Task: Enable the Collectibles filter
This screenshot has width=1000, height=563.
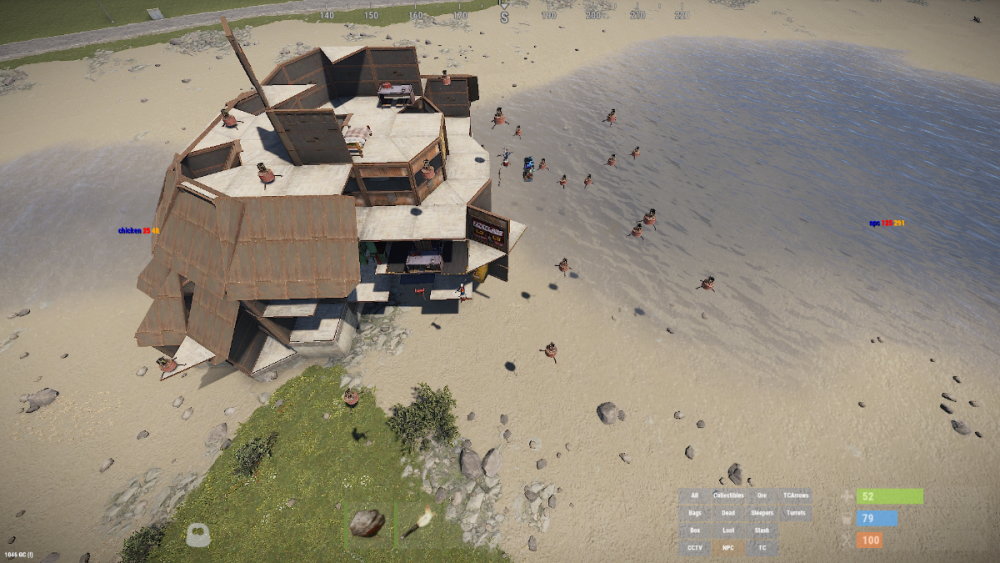Action: (728, 495)
